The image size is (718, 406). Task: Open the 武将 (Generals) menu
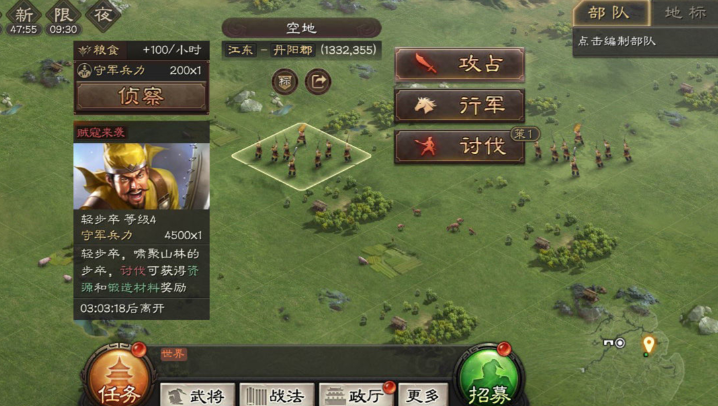click(198, 395)
